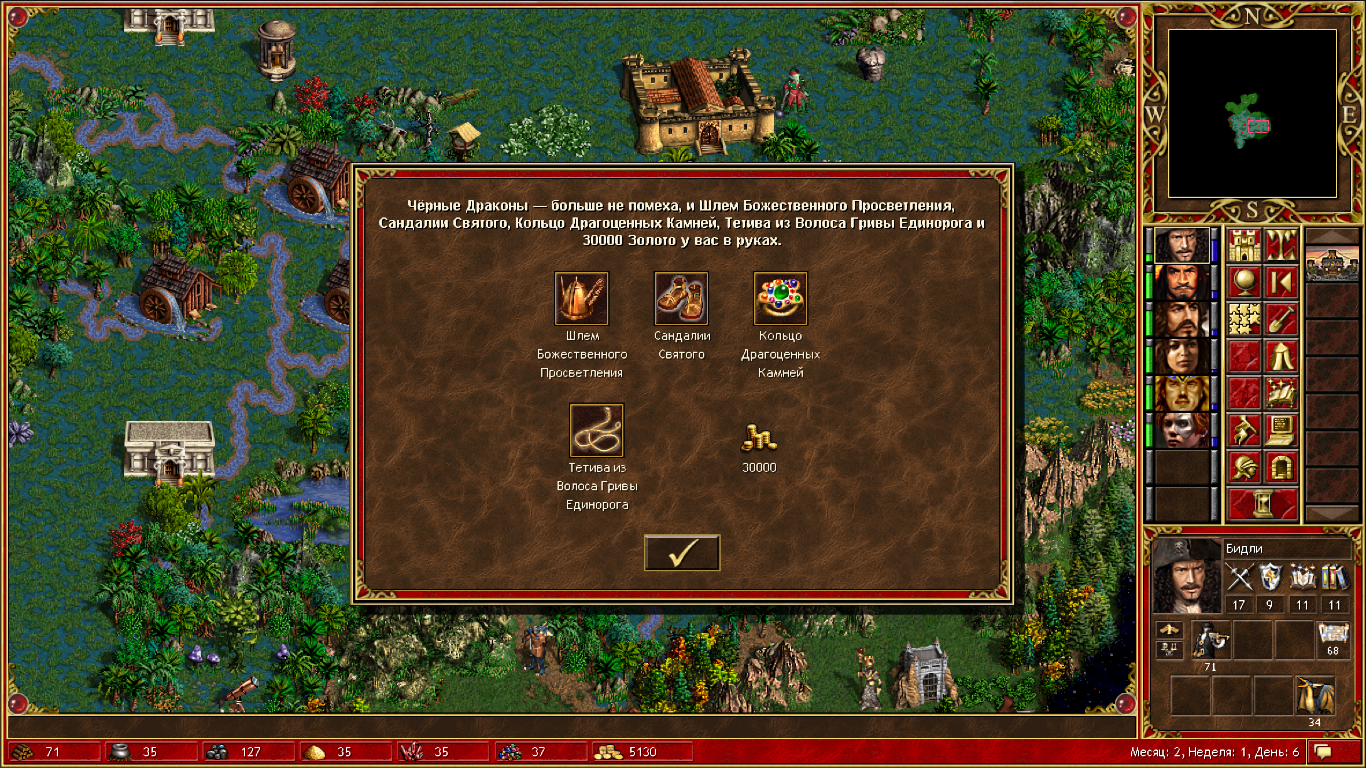Open hero Бидли's portrait in the info panel
The width and height of the screenshot is (1366, 768).
coord(1186,575)
